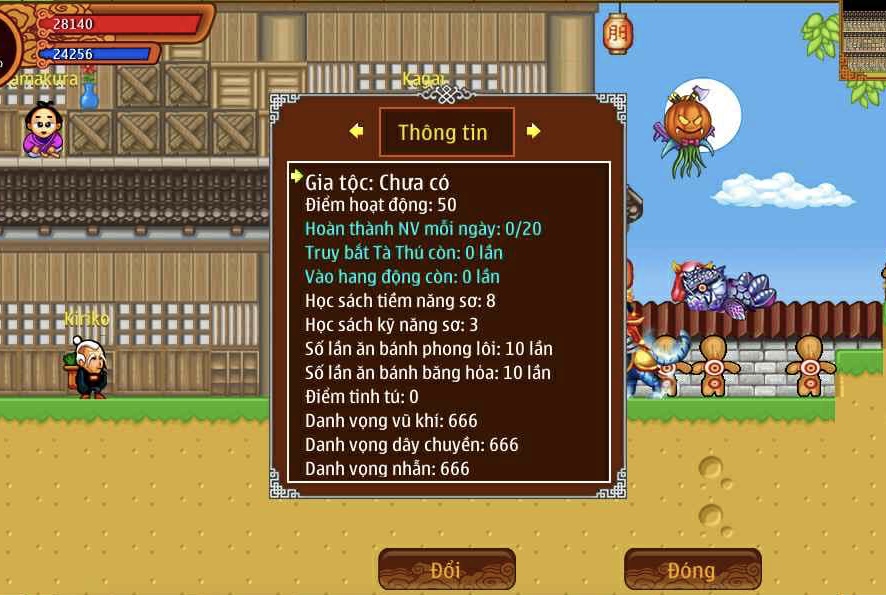The image size is (886, 595).
Task: Select the Truy bắt Tà Thú row
Action: click(x=404, y=252)
